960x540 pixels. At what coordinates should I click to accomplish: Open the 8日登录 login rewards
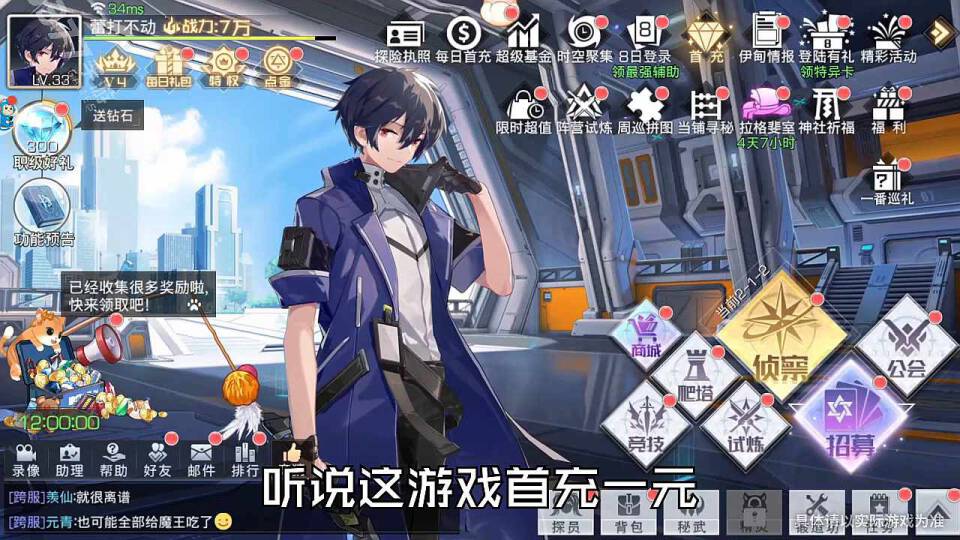tap(644, 37)
